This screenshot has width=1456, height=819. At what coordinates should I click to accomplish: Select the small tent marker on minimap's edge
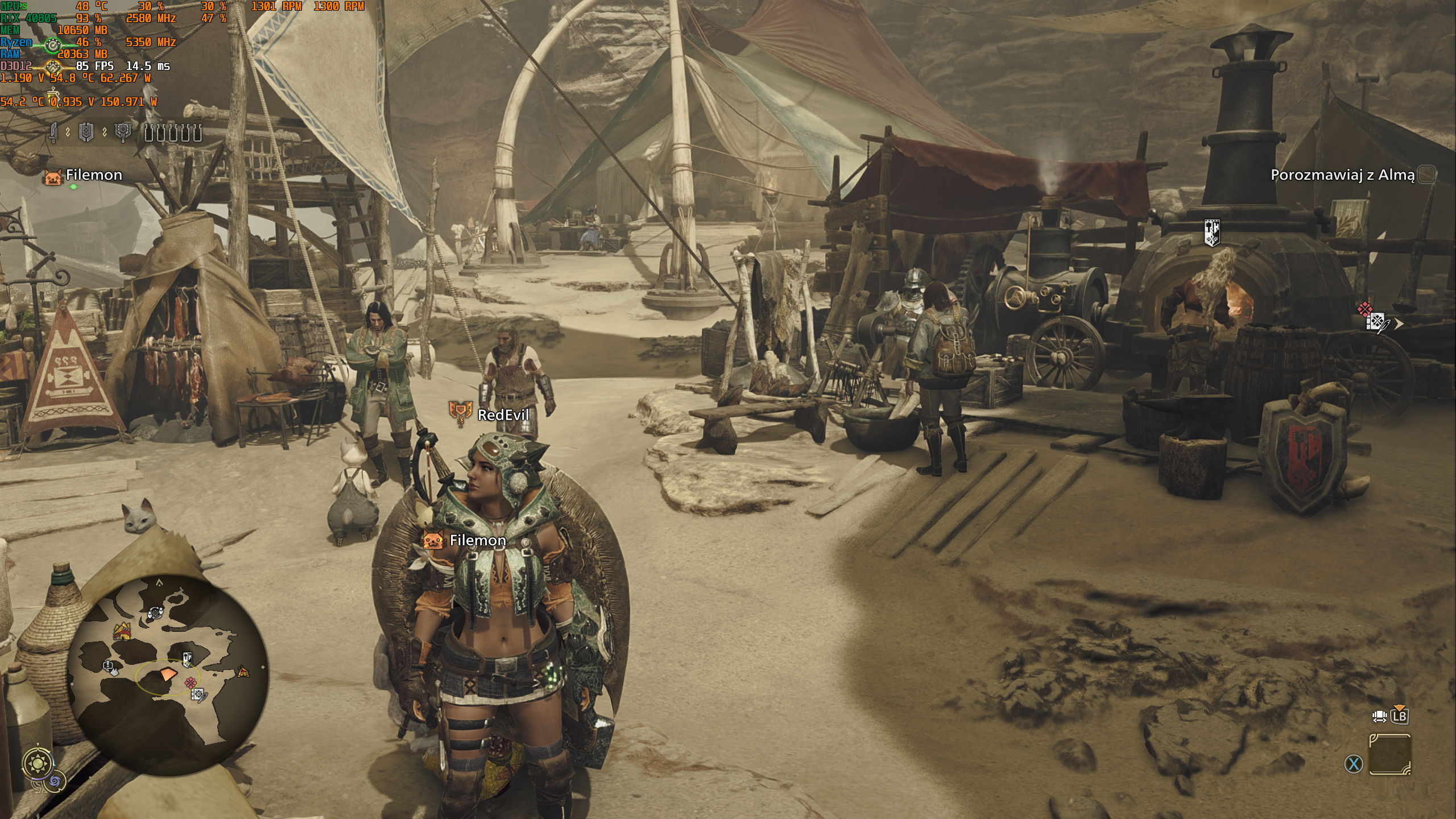[243, 672]
